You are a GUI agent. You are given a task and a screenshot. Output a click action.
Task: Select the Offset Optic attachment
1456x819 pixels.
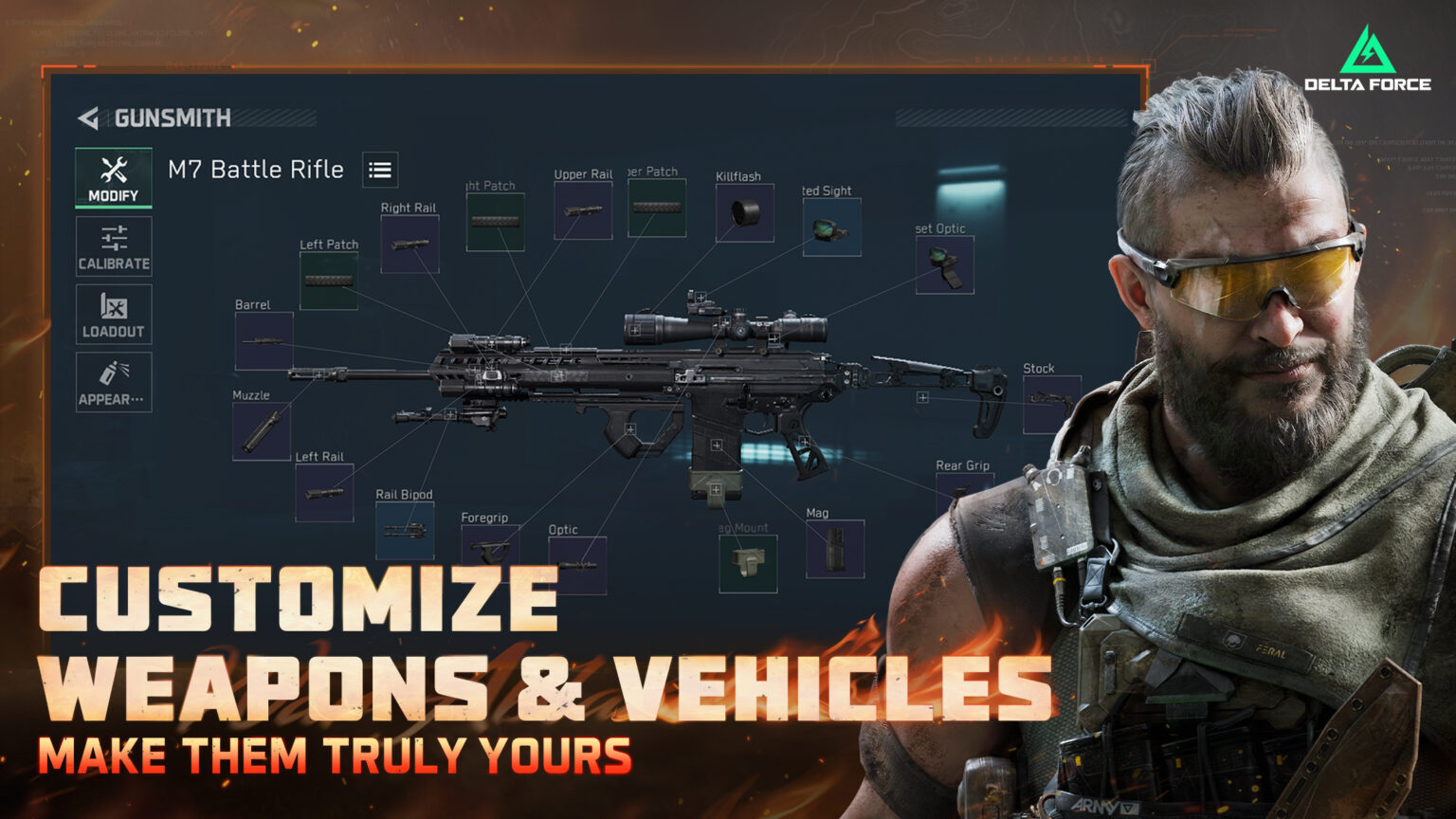pyautogui.click(x=944, y=266)
